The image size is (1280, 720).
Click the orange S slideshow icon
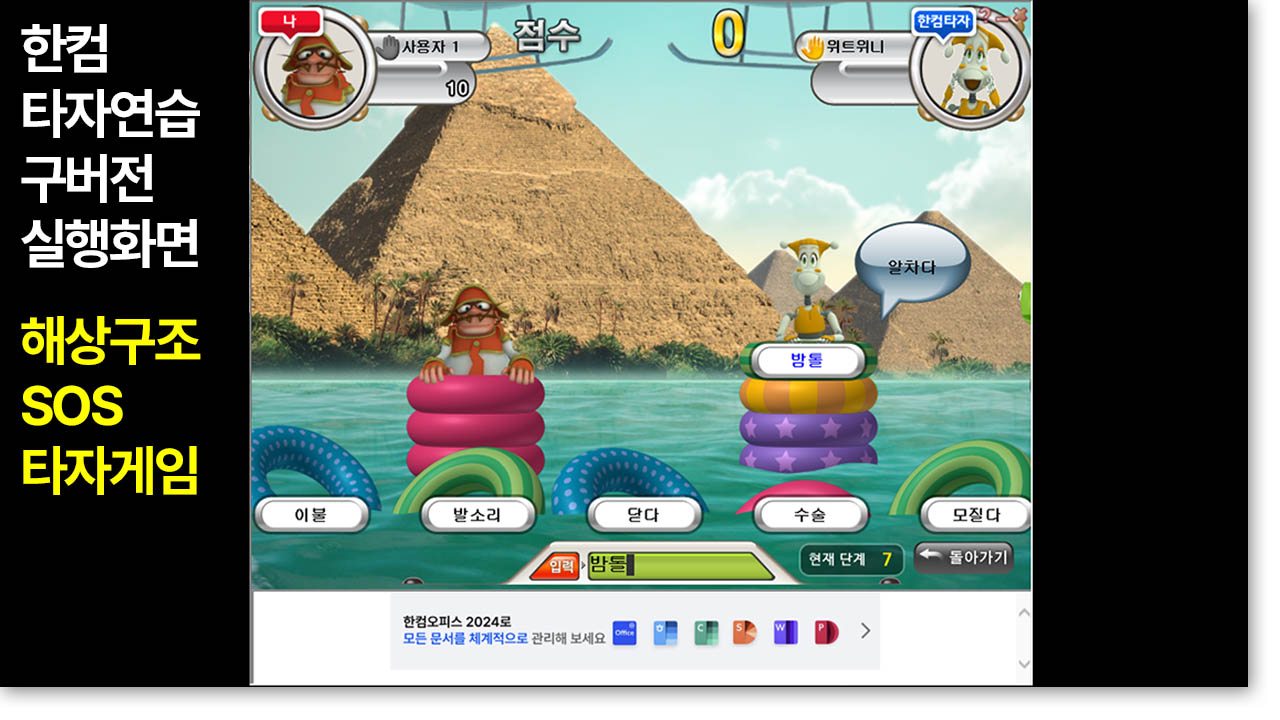(746, 632)
